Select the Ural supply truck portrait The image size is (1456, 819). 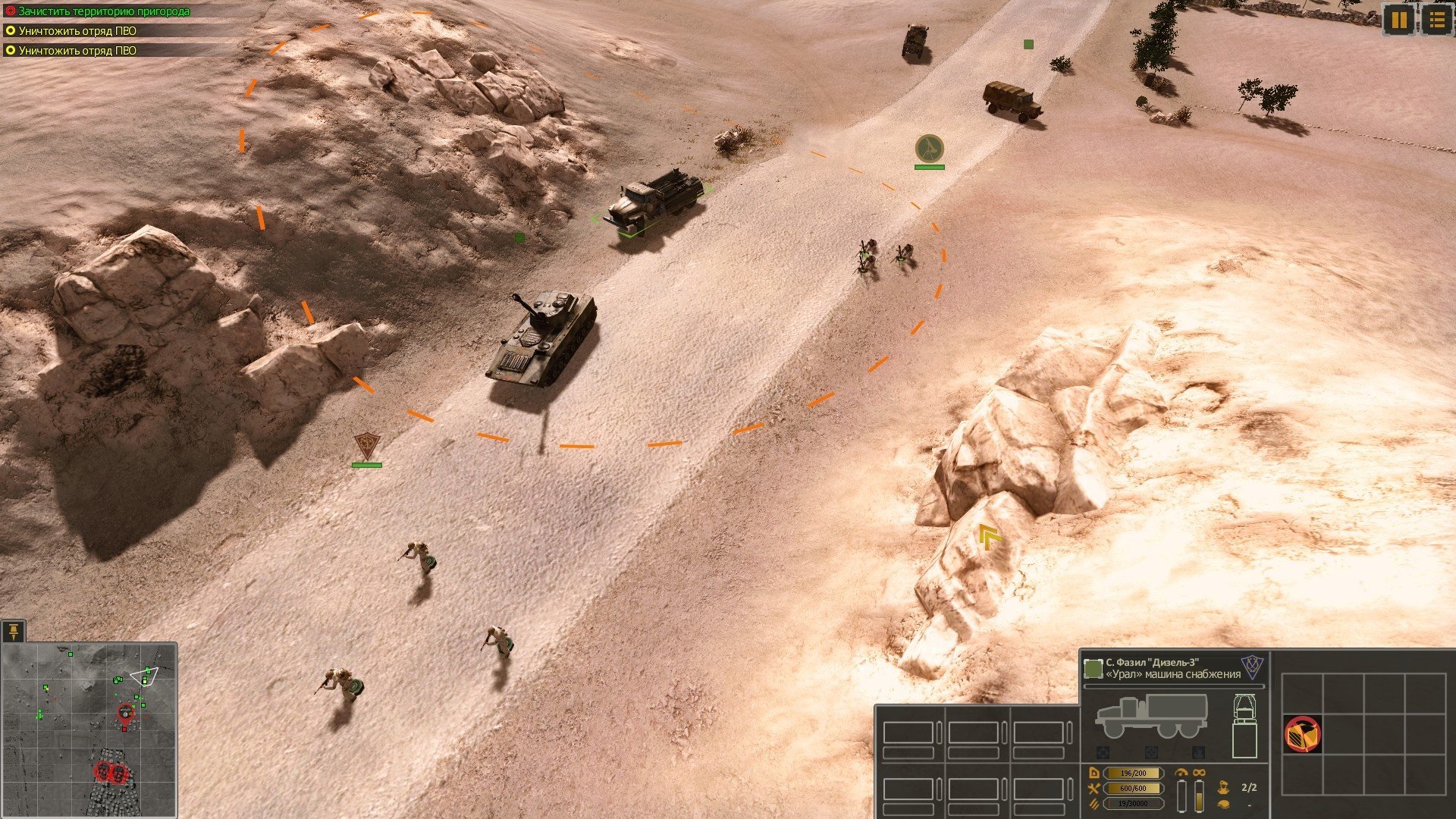click(1150, 717)
